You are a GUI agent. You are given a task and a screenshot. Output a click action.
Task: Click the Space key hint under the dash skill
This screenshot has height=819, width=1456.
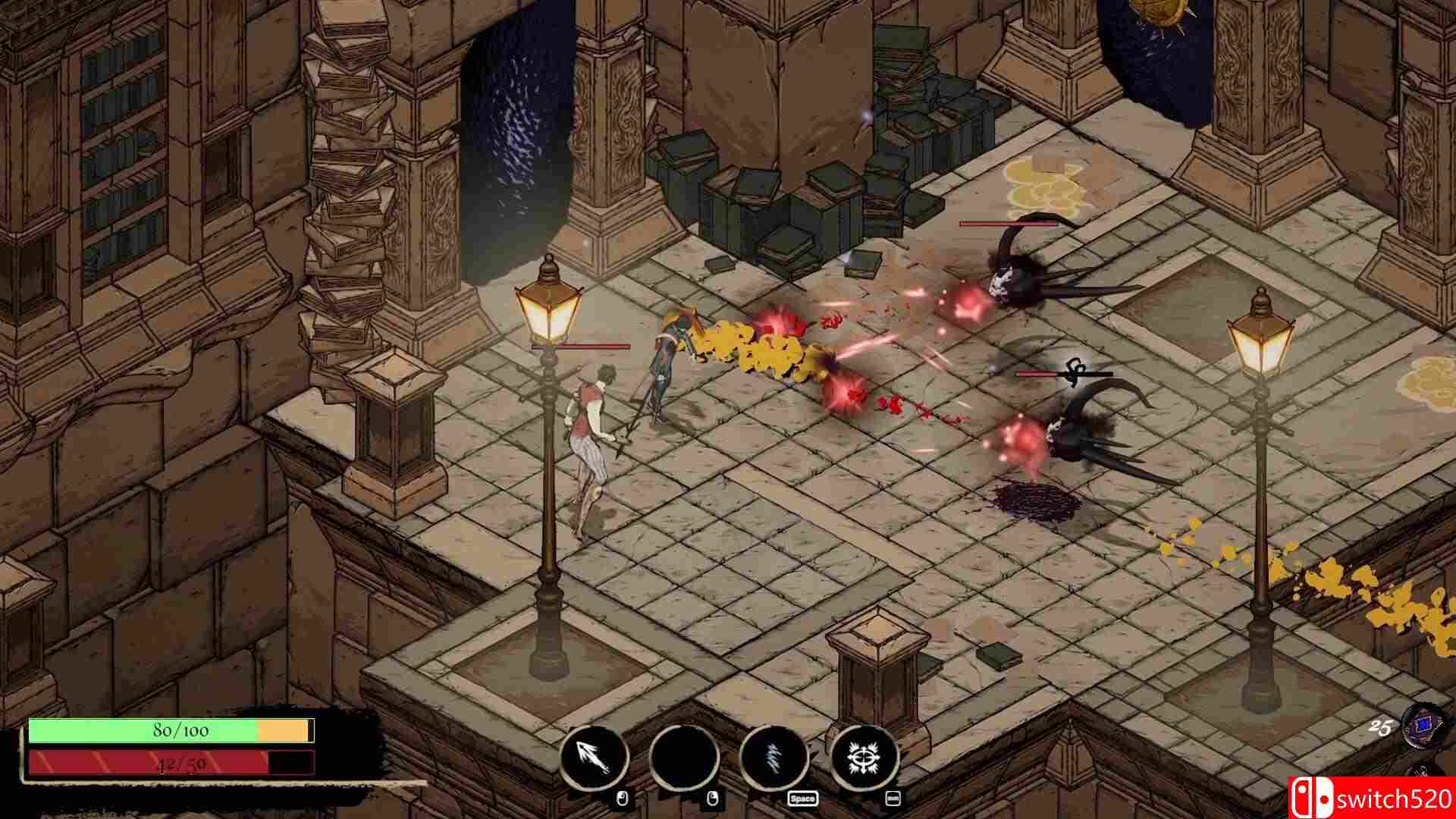(x=802, y=799)
